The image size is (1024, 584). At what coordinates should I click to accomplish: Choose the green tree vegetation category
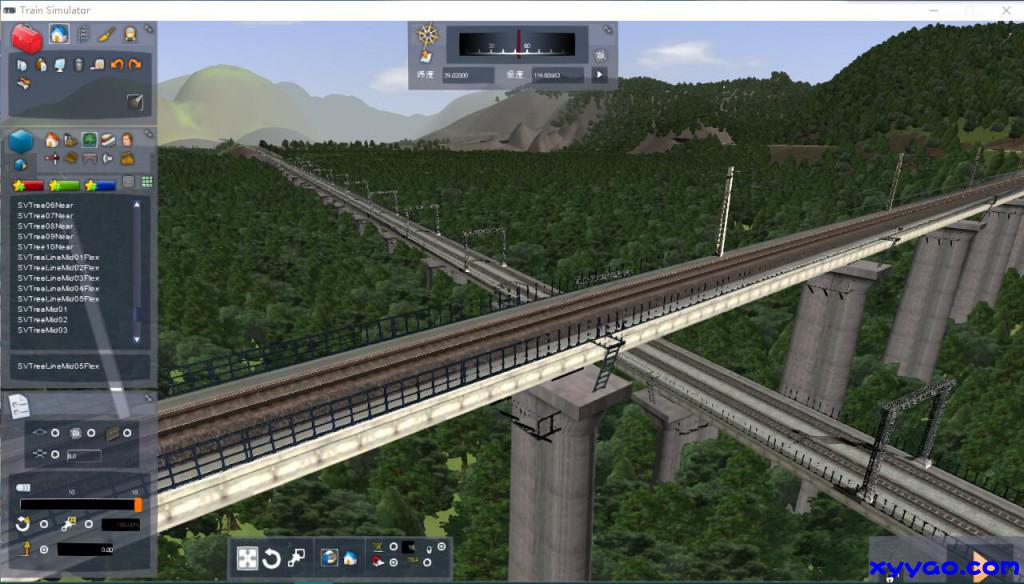[x=89, y=140]
